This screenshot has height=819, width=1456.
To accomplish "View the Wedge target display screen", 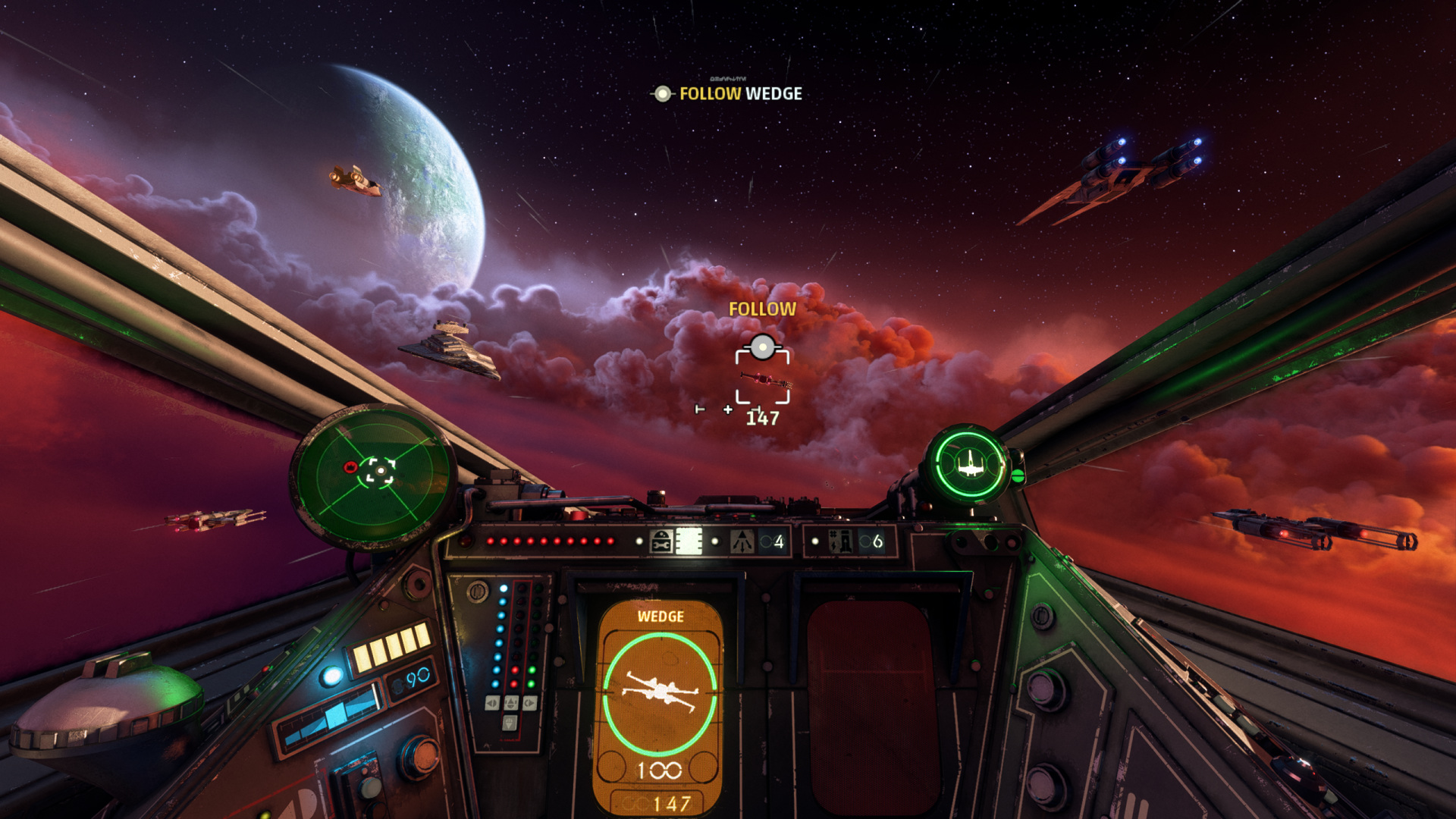I will click(x=660, y=705).
